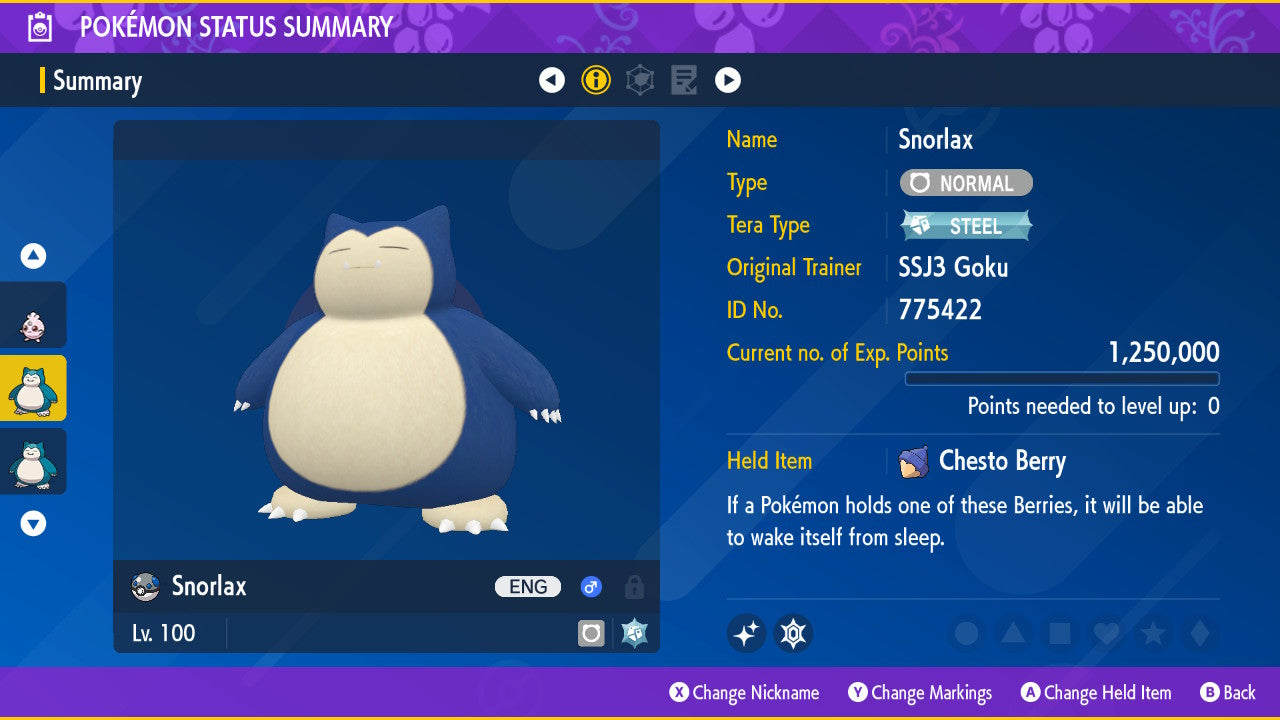Switch to the hexagon stats tab
This screenshot has width=1280, height=720.
(x=640, y=80)
